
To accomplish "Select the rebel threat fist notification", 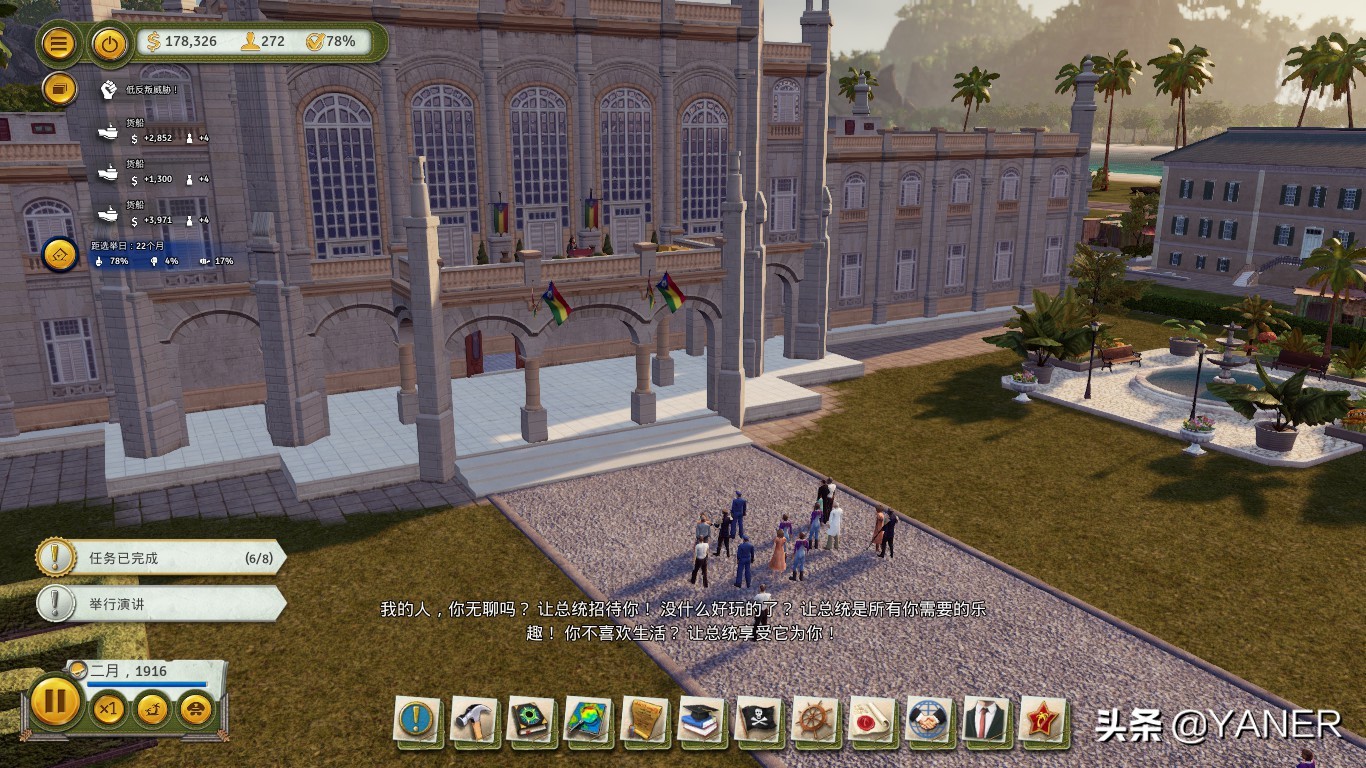I will 109,90.
